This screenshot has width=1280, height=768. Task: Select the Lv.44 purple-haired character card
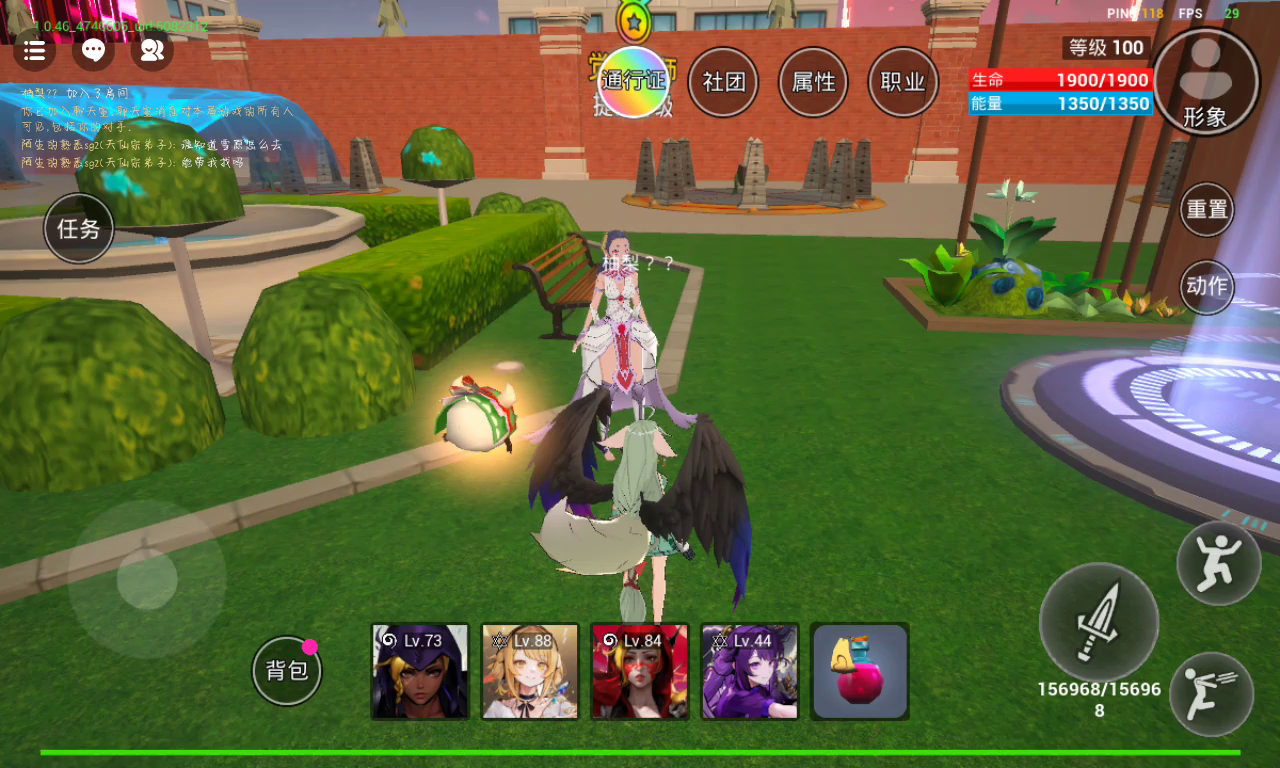tap(750, 672)
